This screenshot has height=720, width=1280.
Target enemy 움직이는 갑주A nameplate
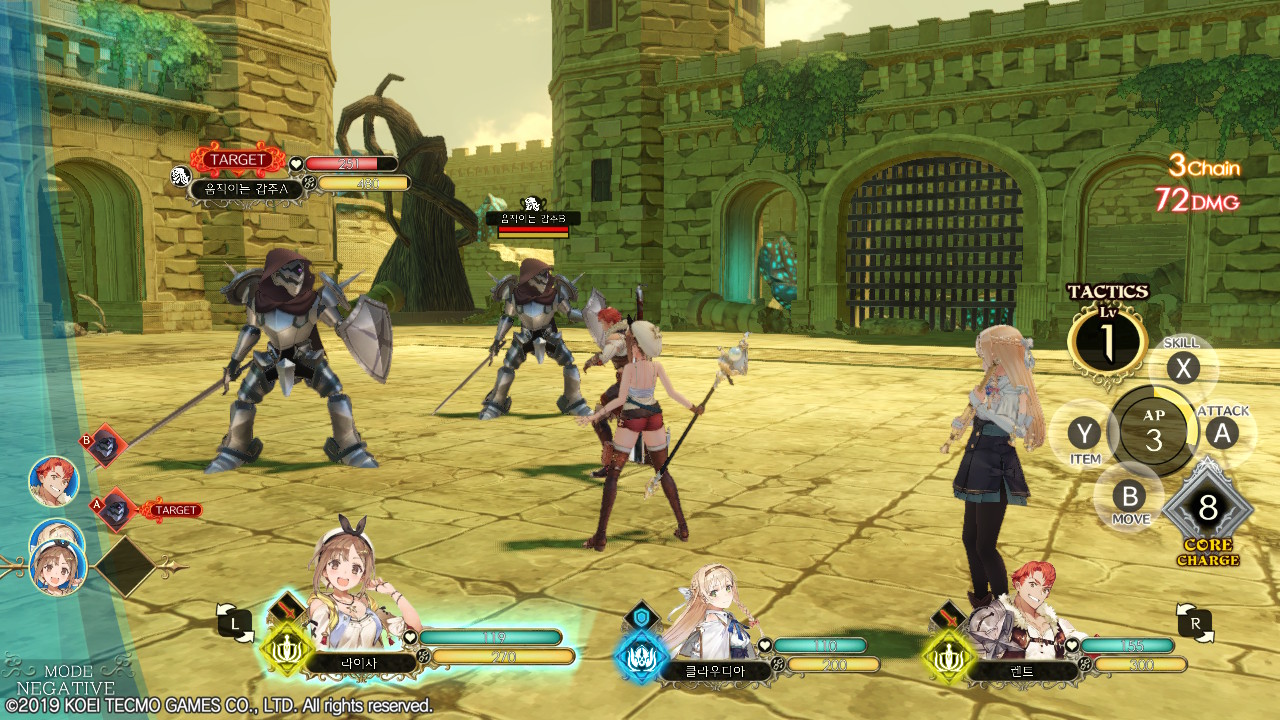click(247, 188)
